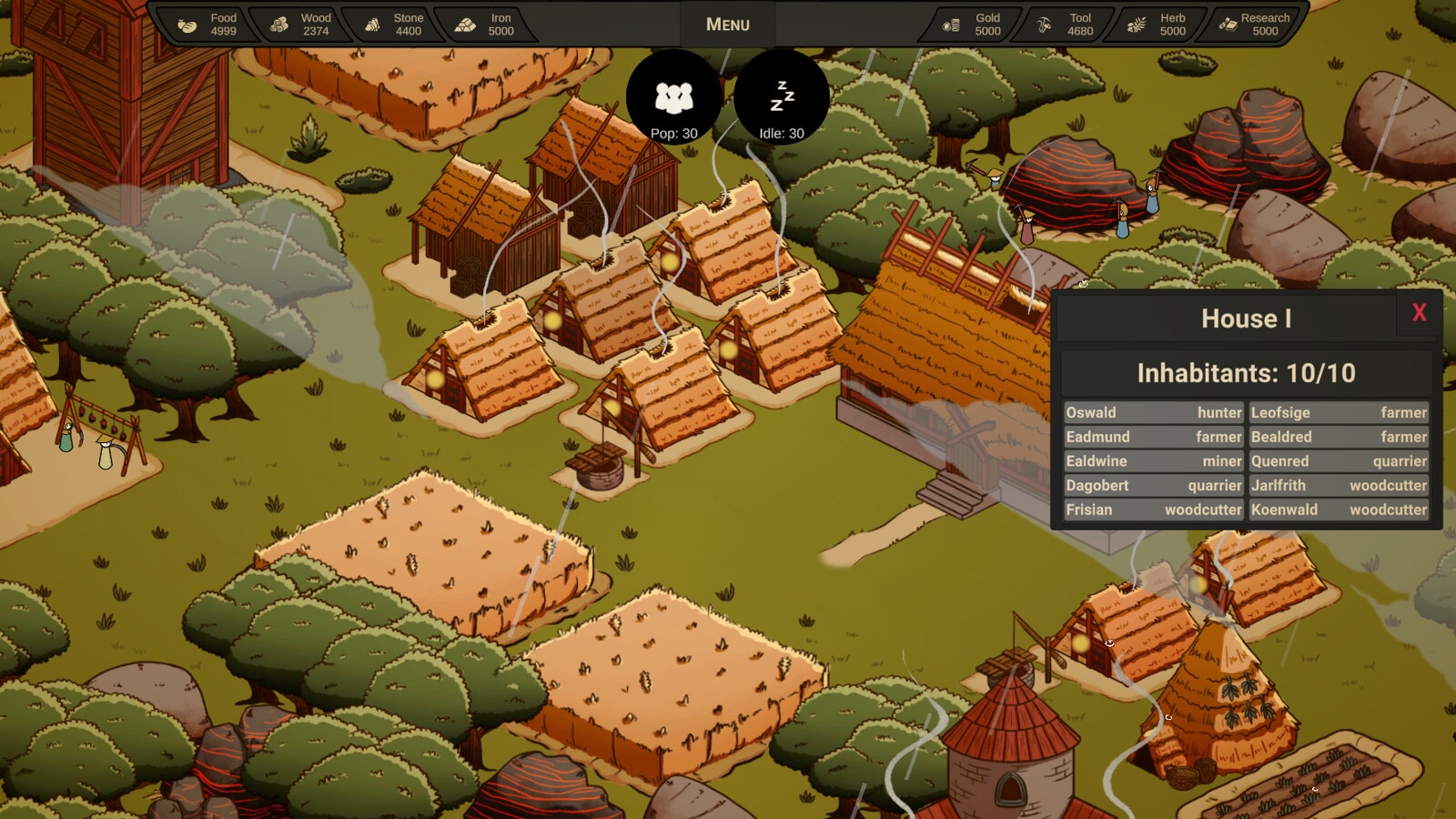Select Dagobert the quarrier
Screen dimensions: 1456x819
tap(1153, 485)
